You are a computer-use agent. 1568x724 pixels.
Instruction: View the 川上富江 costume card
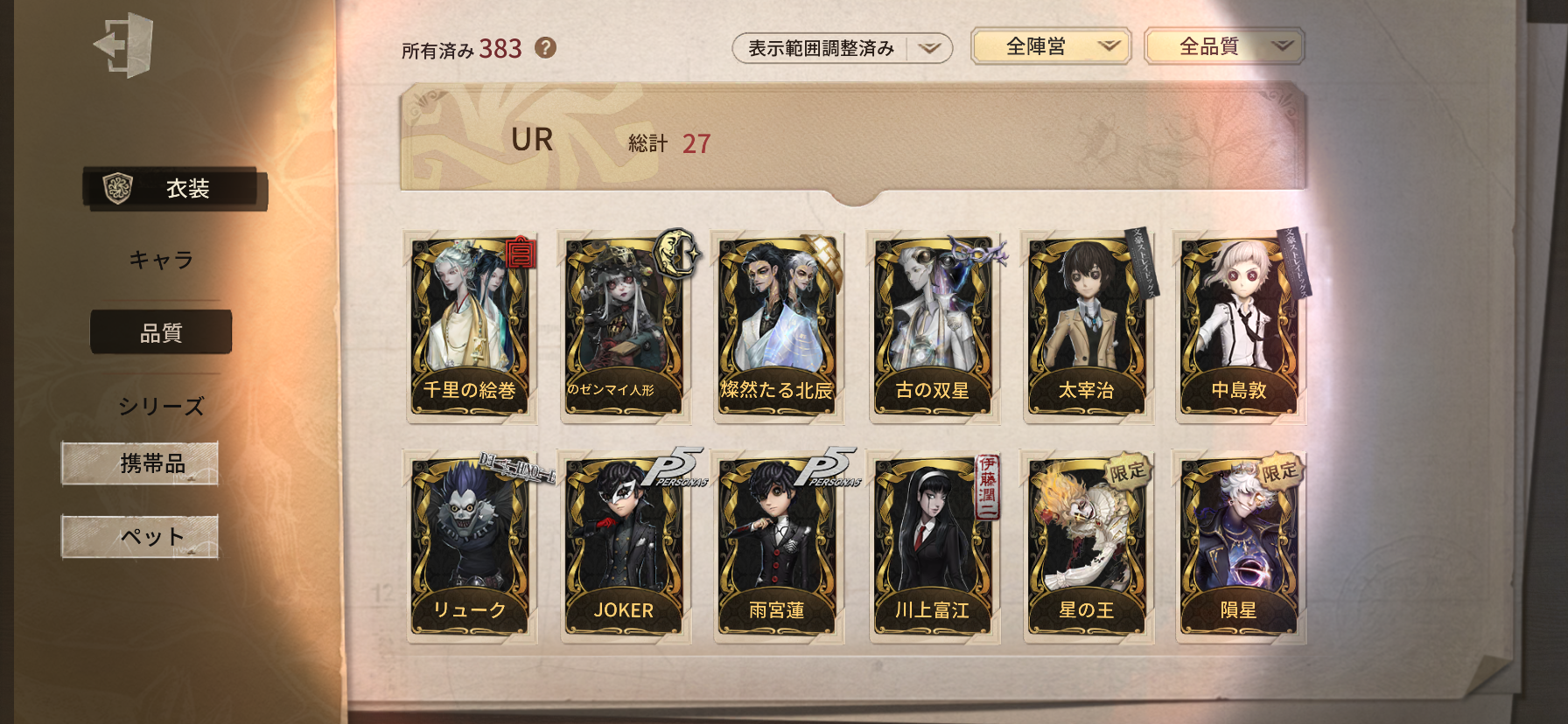tap(932, 548)
